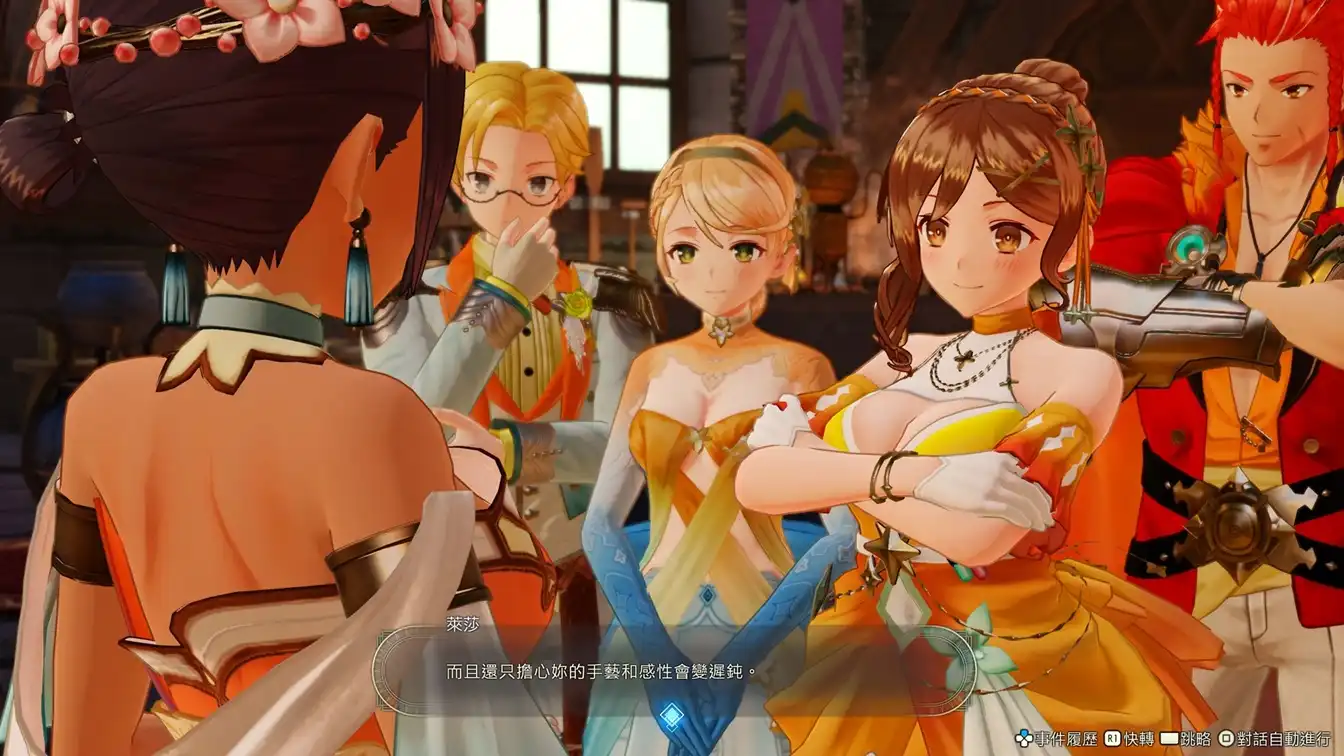This screenshot has width=1344, height=756.
Task: Click the dialogue line 而且還只擔心妳的手藝和感性會變遲鈍
Action: (600, 669)
